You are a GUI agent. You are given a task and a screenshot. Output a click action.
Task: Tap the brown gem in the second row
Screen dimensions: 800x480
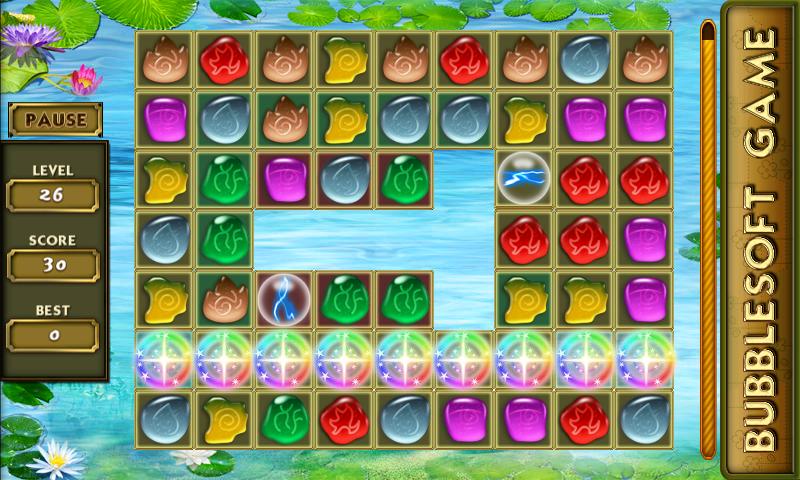point(285,119)
